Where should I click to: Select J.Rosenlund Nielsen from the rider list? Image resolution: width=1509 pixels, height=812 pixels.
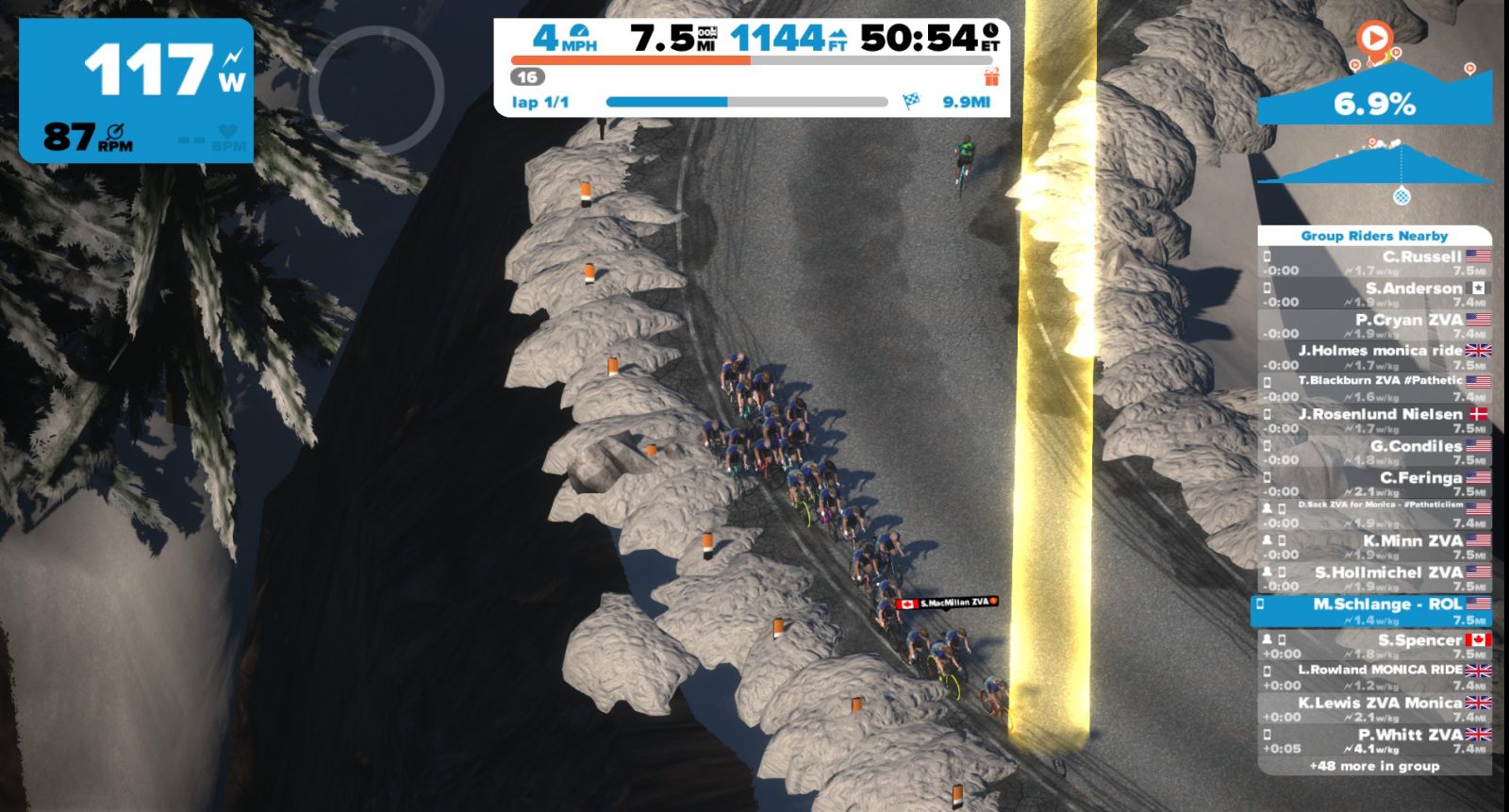(x=1375, y=421)
